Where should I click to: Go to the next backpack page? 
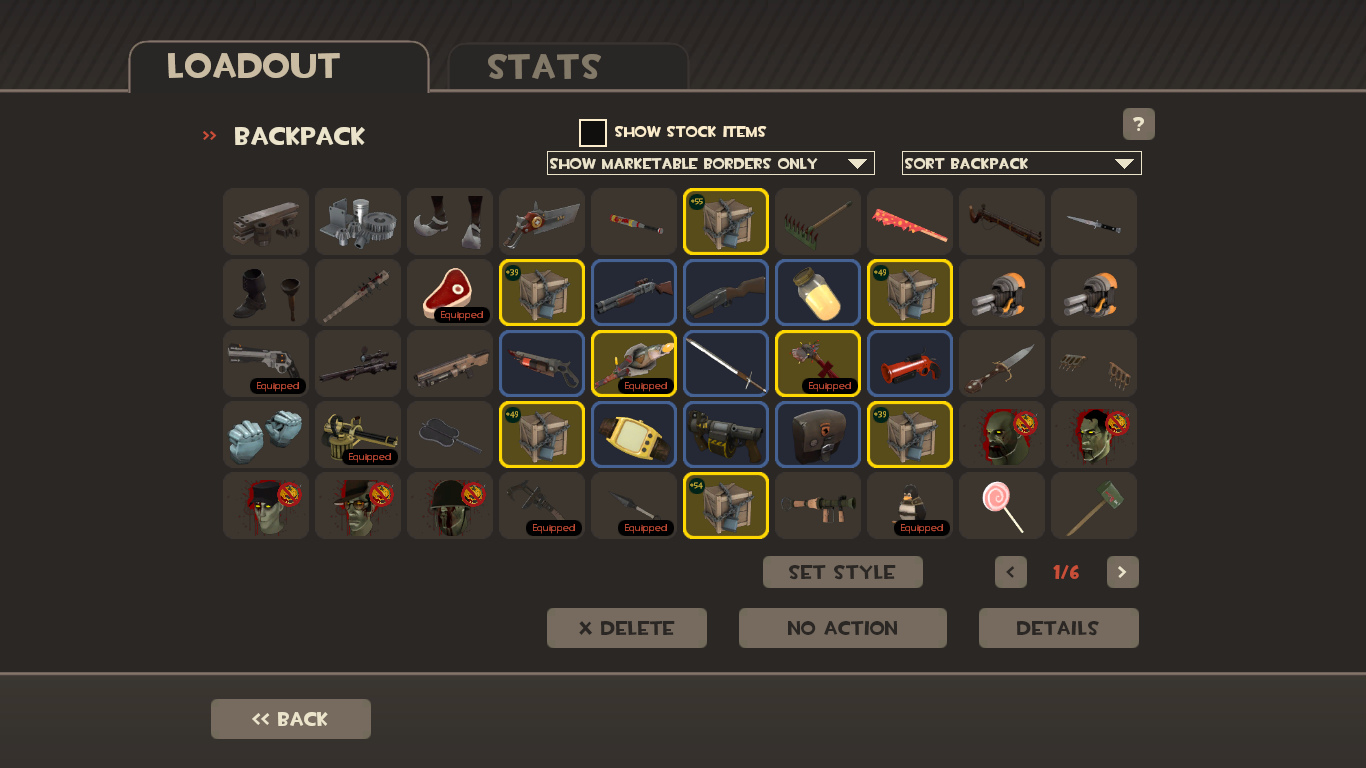click(1122, 572)
